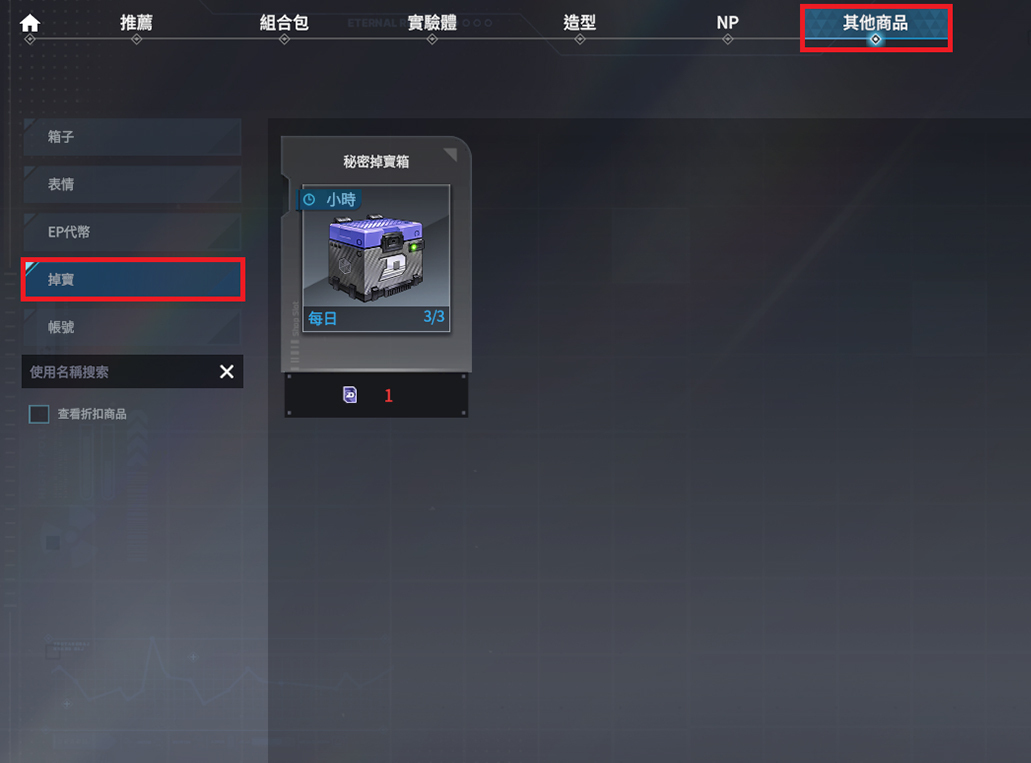Select the EP代幣 category

pyautogui.click(x=131, y=232)
